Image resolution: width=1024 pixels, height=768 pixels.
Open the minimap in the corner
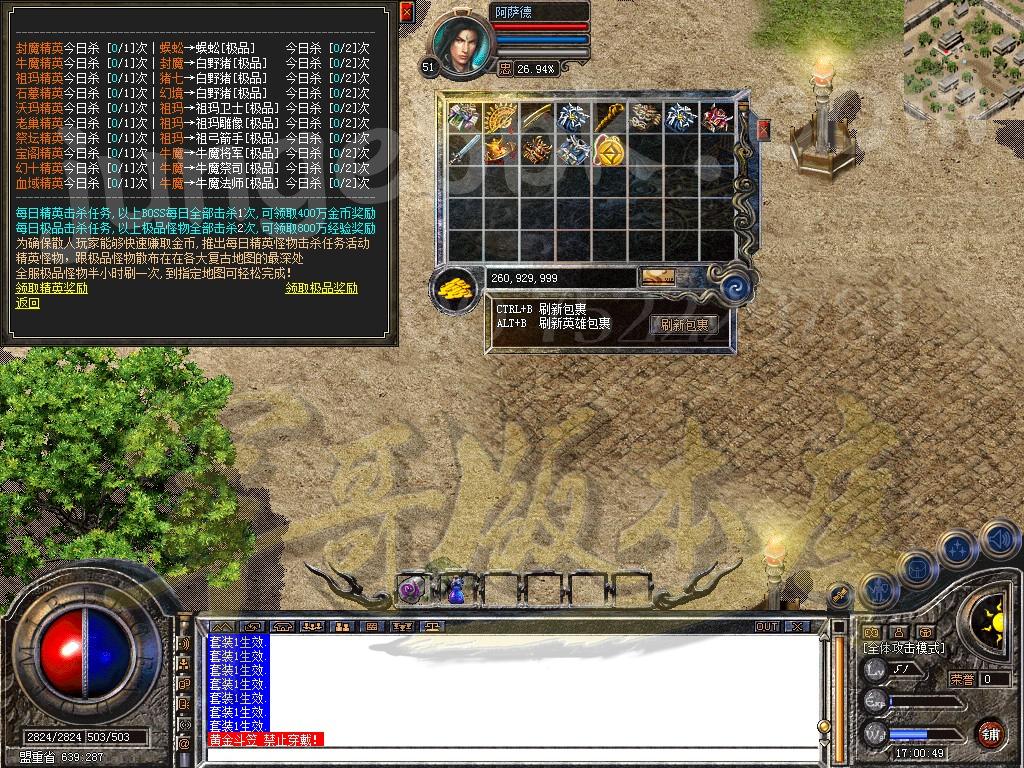(963, 44)
